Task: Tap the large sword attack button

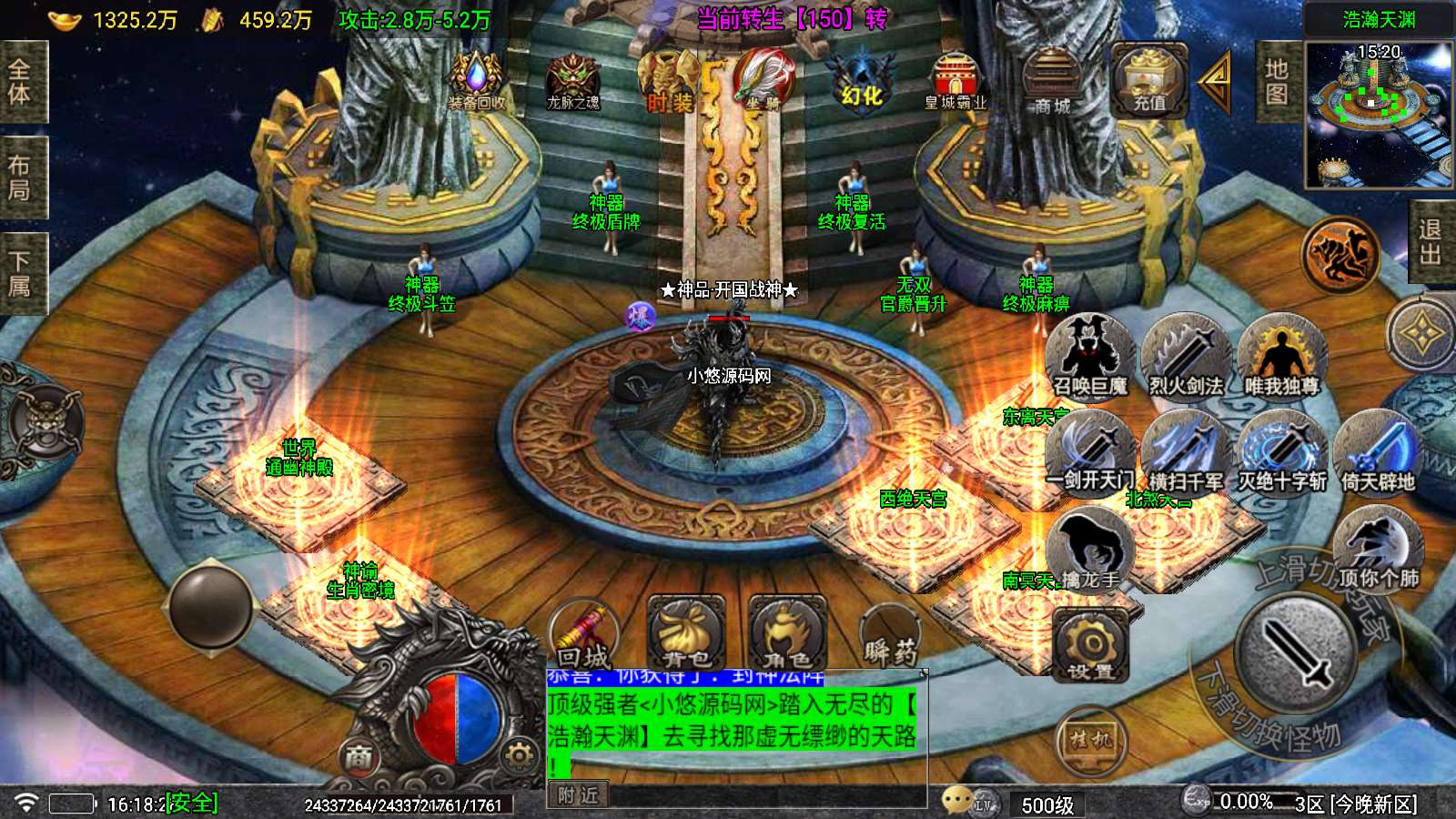Action: coord(1293,650)
